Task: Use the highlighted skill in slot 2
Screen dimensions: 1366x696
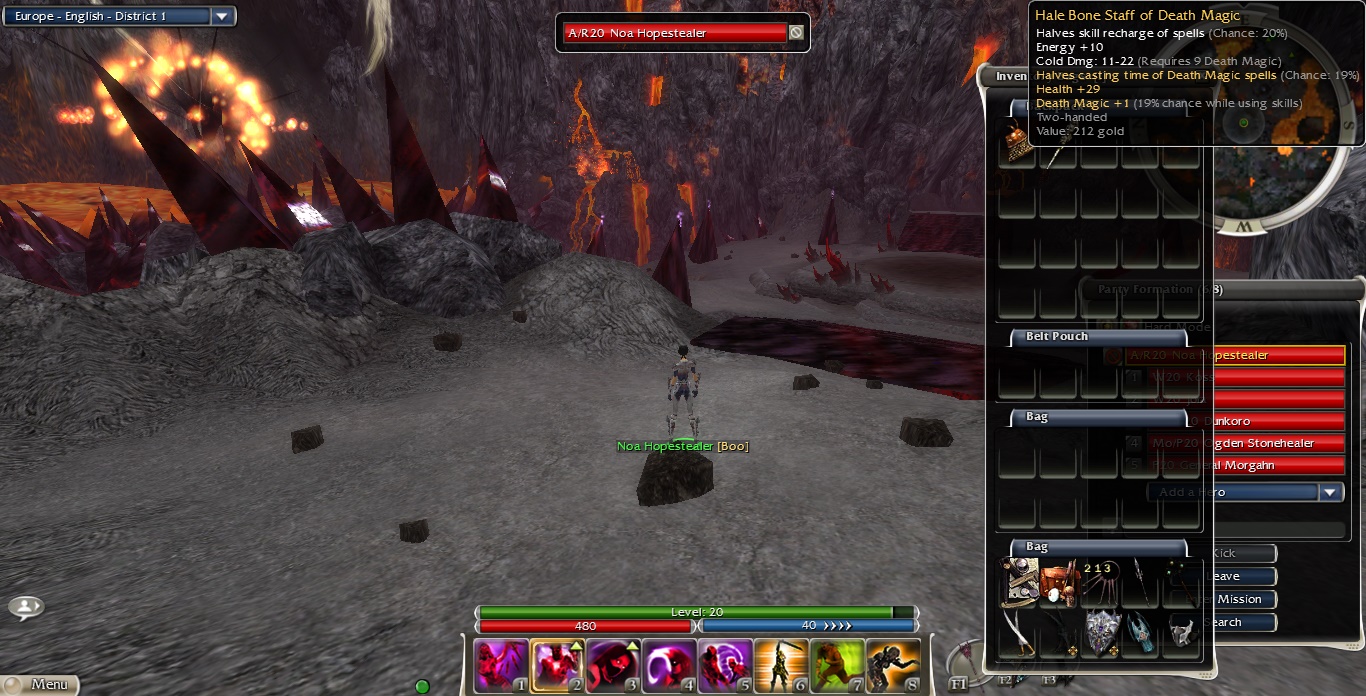Action: coord(556,665)
